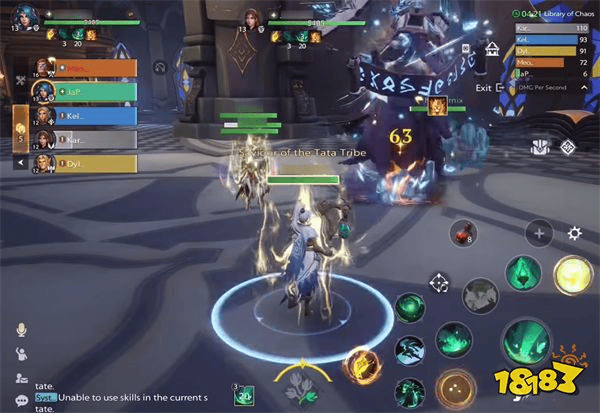Exit the Library of Chaos dungeon
This screenshot has height=413, width=600.
(490, 87)
